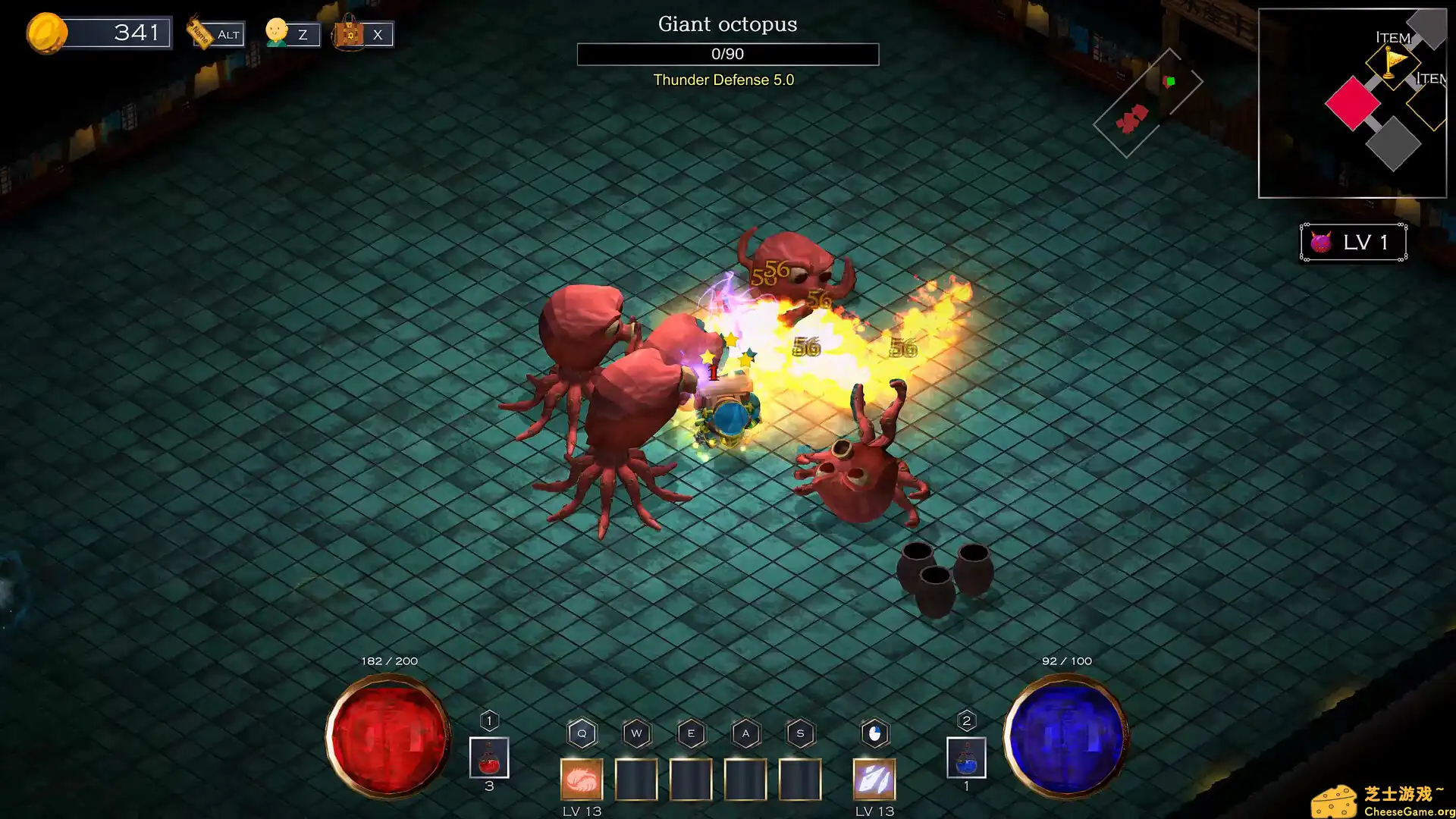Open the inventory bag icon

tap(348, 34)
